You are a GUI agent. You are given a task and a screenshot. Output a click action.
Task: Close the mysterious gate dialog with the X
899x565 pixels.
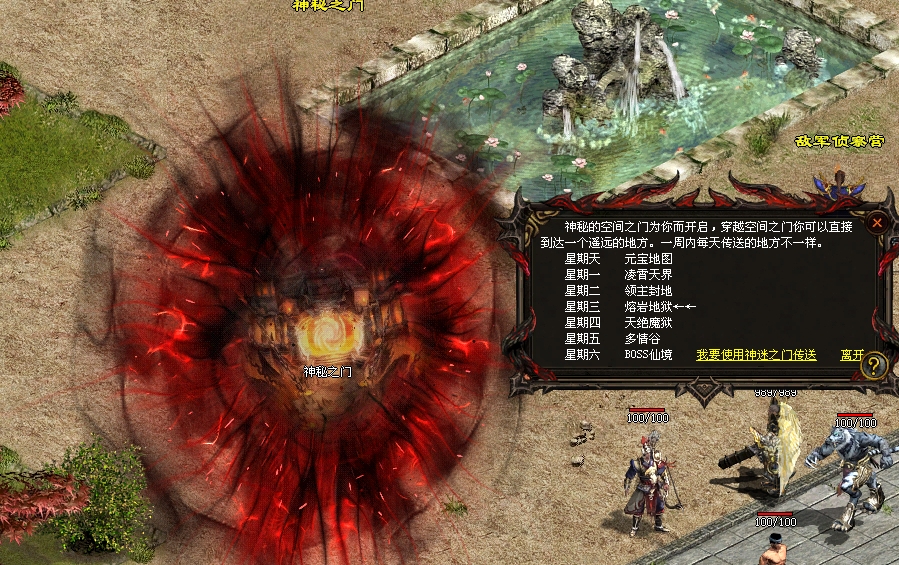tap(877, 223)
